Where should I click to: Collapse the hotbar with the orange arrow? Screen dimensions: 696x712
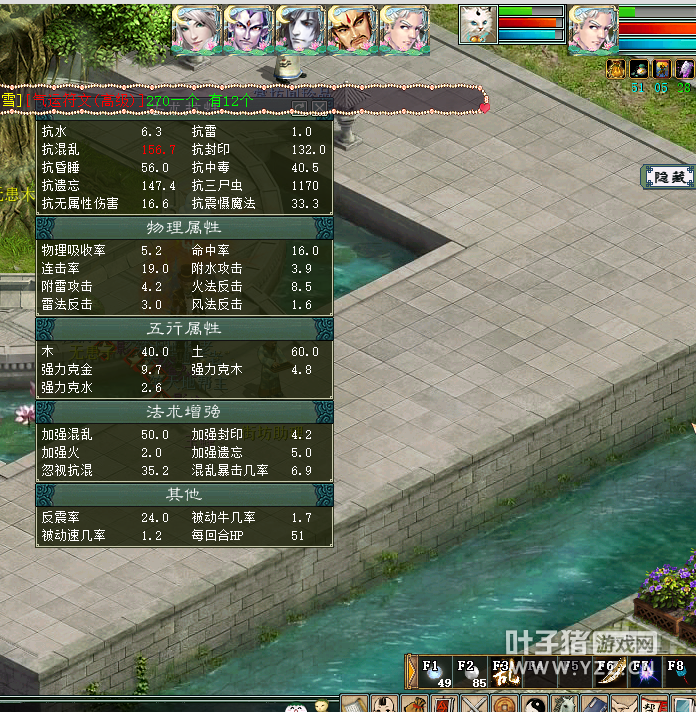pos(410,672)
